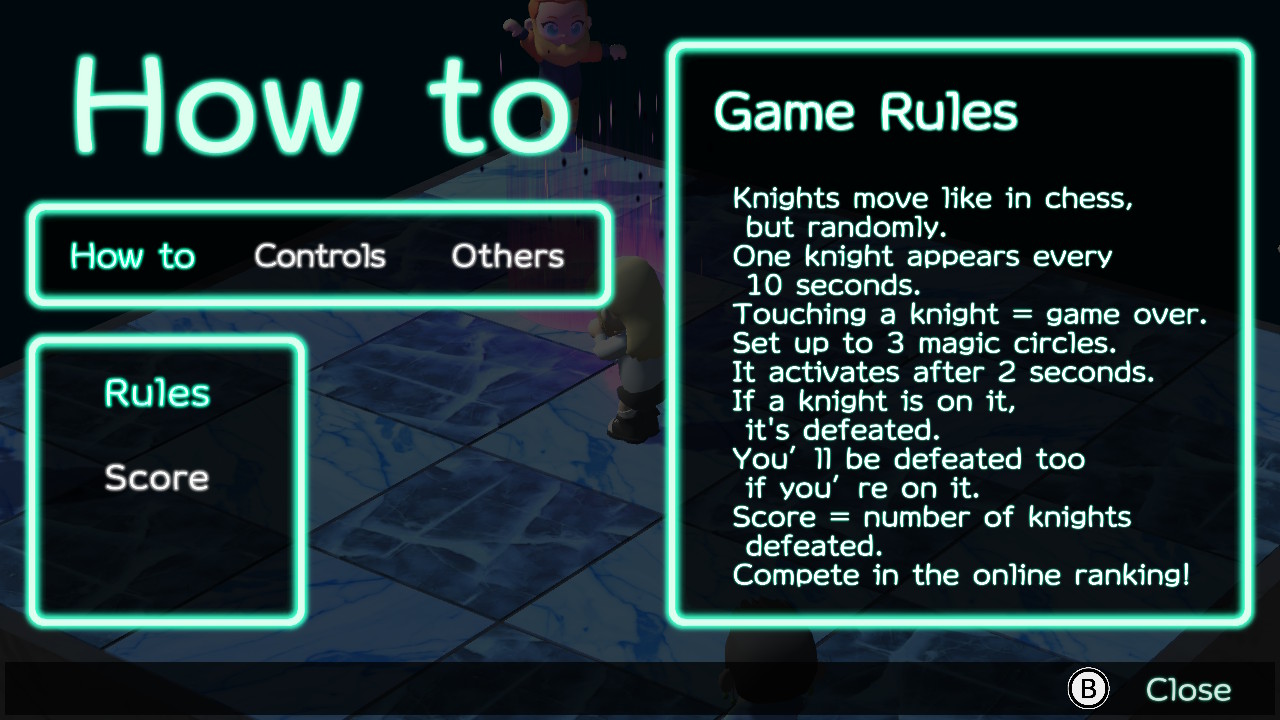This screenshot has height=720, width=1280.
Task: Switch to the Controls tab
Action: click(x=321, y=256)
